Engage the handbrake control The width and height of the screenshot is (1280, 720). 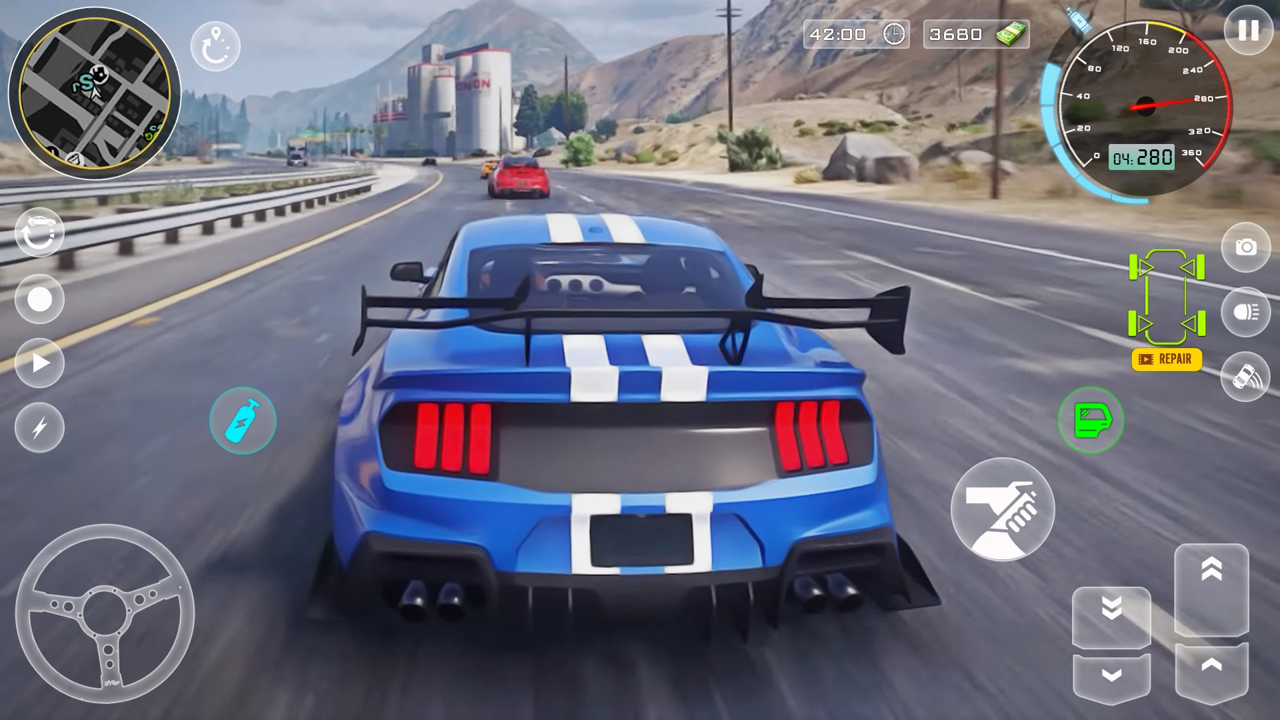1003,510
